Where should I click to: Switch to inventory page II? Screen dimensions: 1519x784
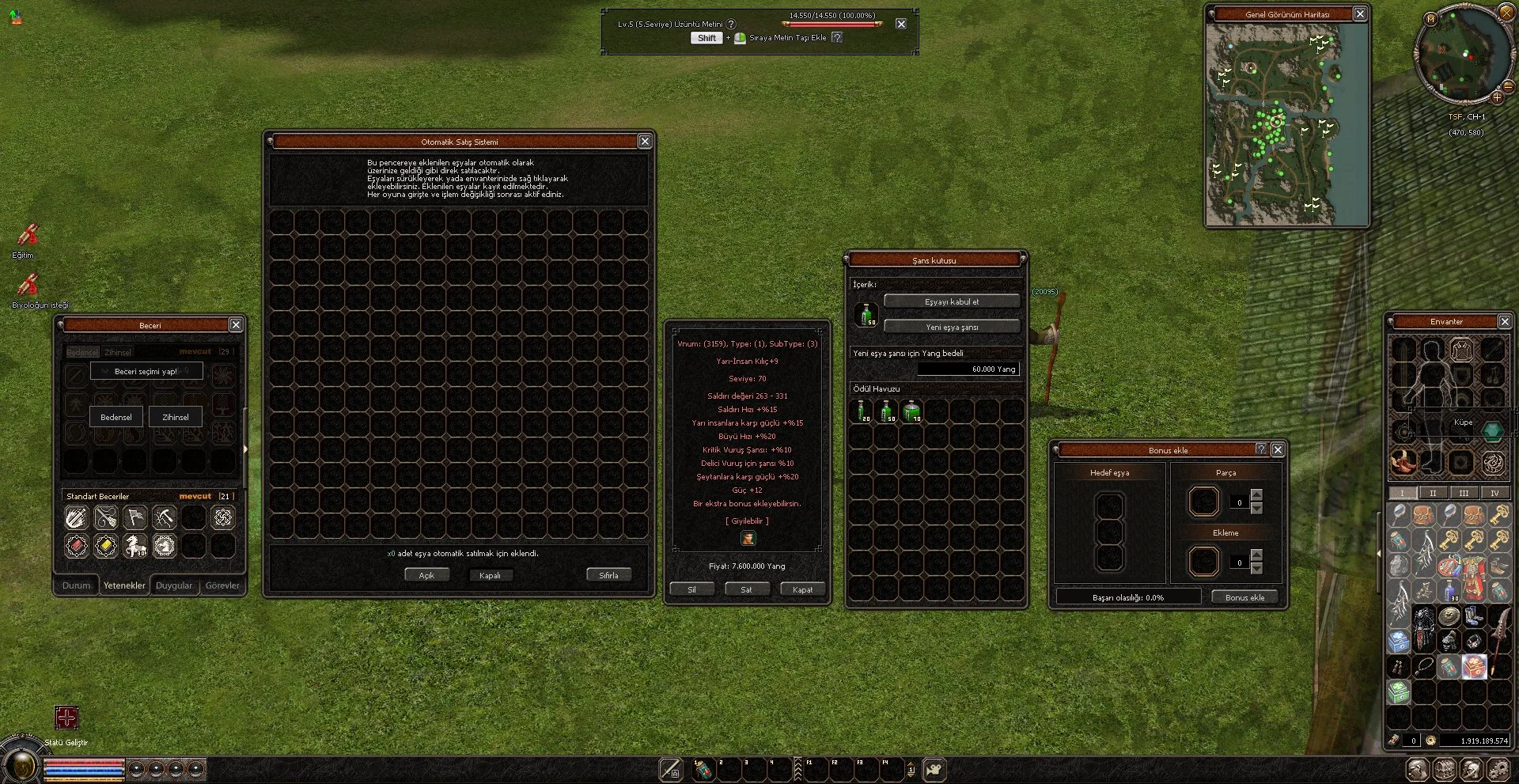[1433, 493]
